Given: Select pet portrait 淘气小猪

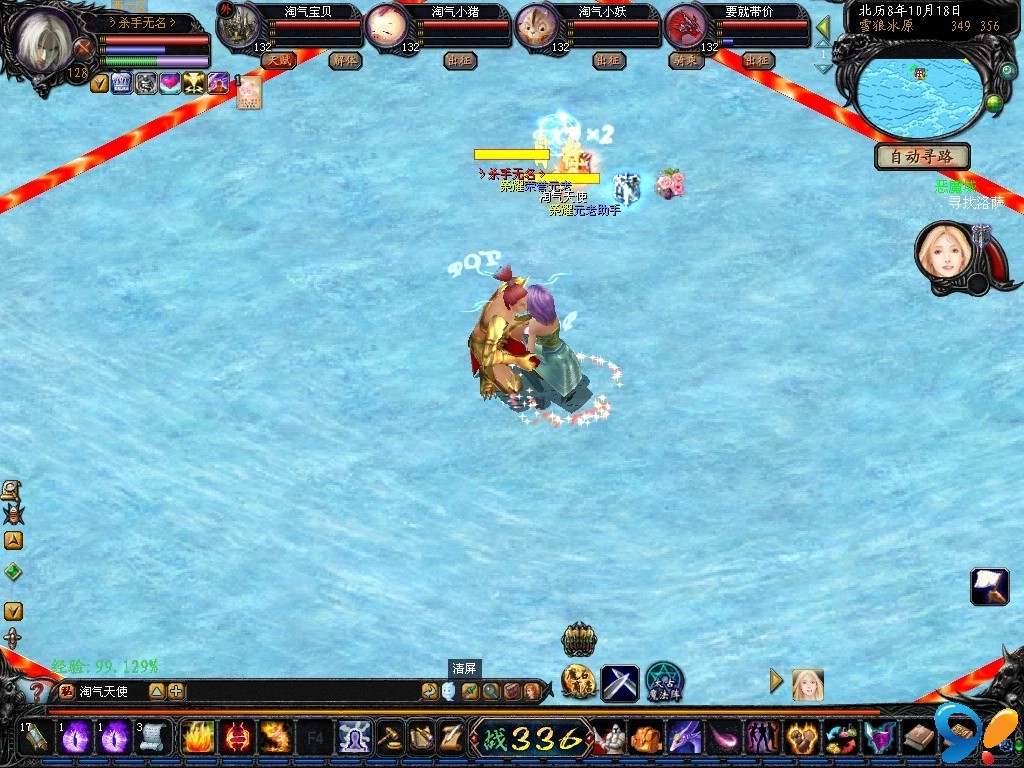Looking at the screenshot, I should coord(388,27).
